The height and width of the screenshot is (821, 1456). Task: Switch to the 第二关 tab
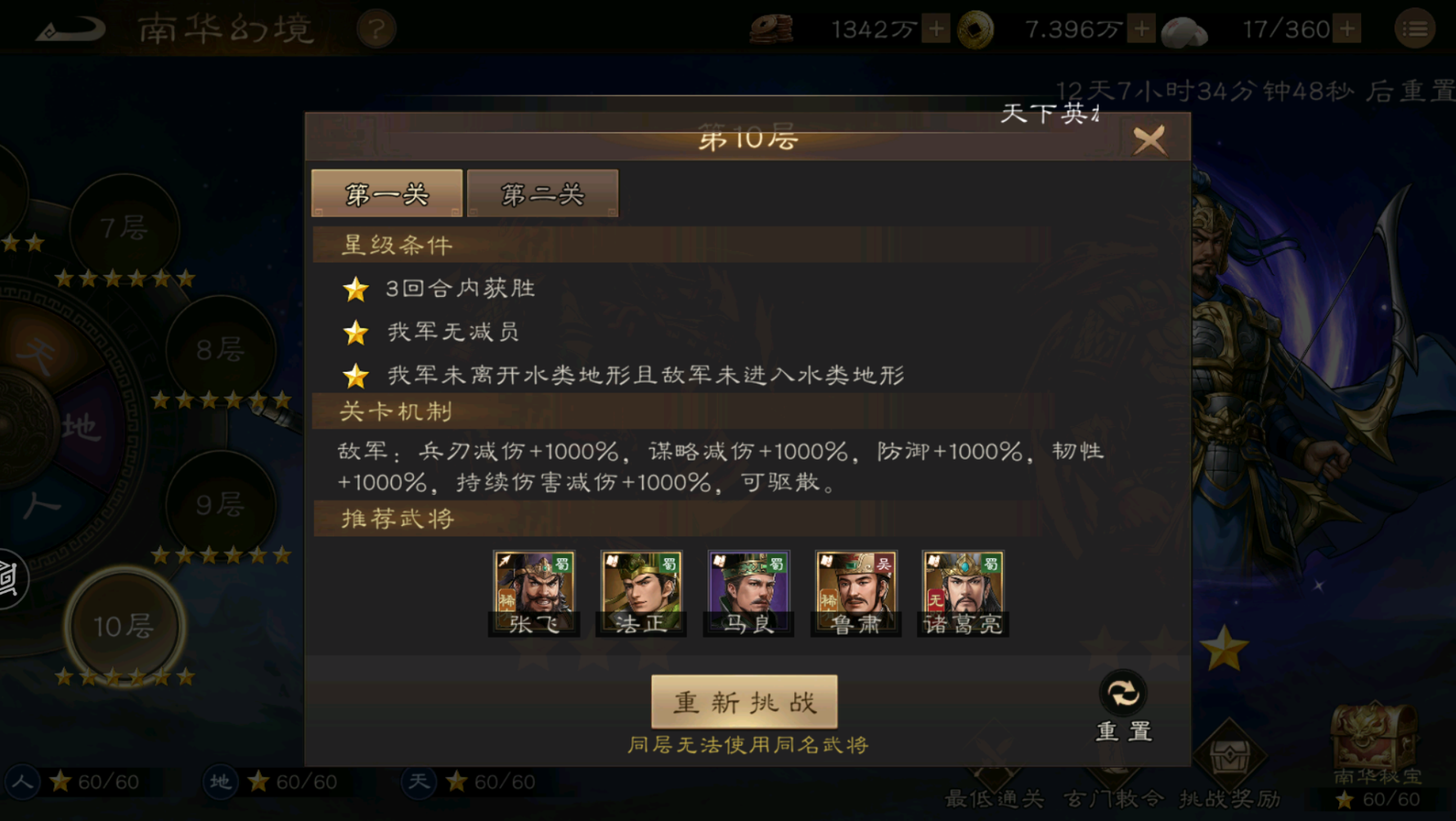(542, 193)
